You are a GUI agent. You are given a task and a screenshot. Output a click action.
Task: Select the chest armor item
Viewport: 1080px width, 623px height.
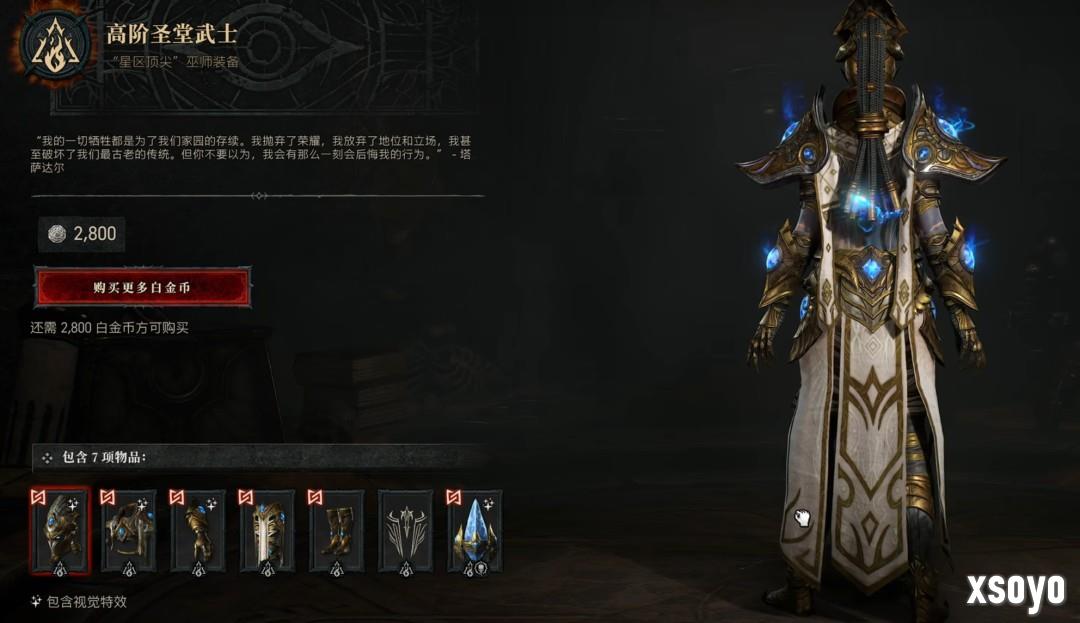(129, 531)
